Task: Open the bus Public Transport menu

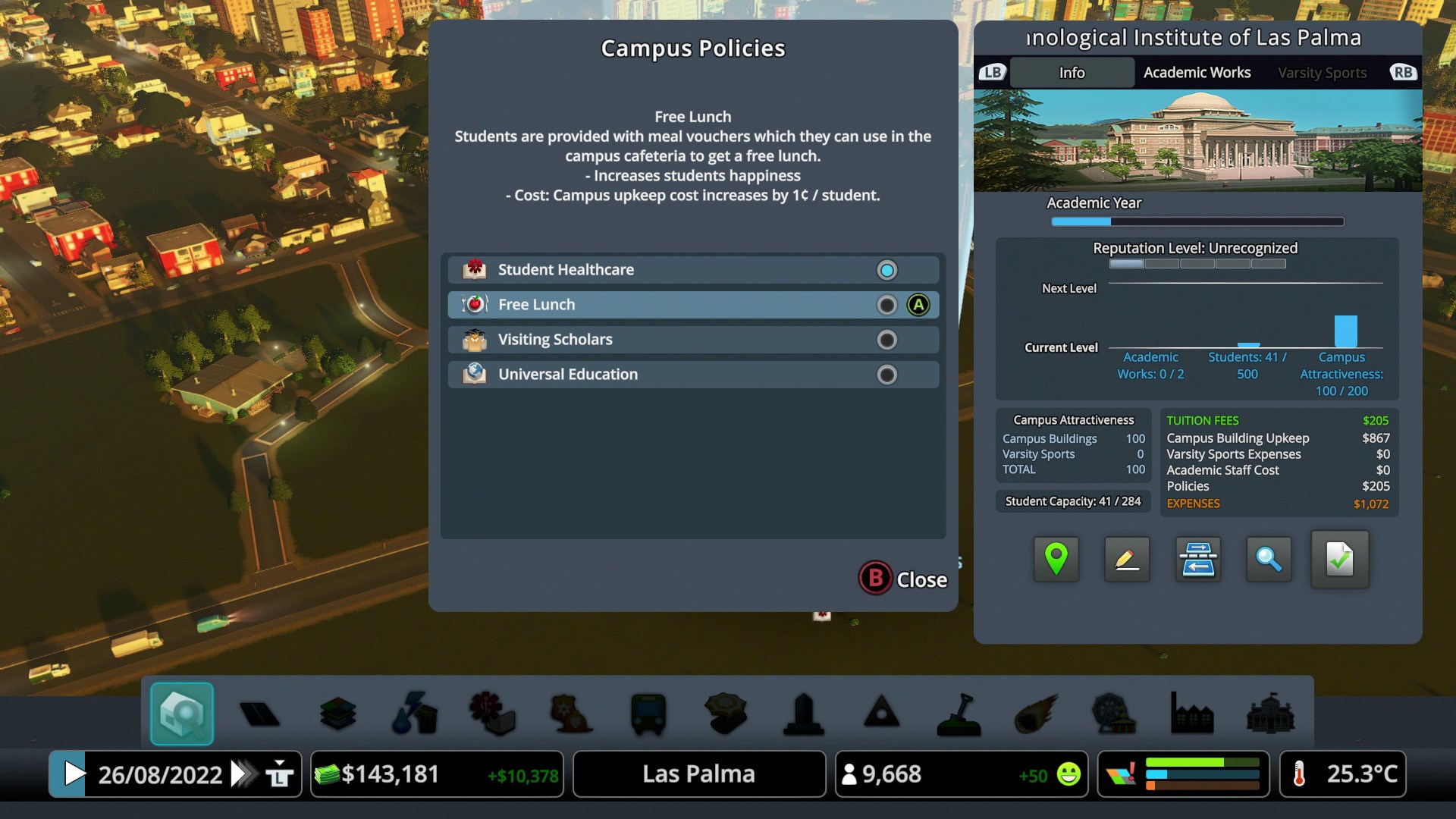Action: click(x=648, y=714)
